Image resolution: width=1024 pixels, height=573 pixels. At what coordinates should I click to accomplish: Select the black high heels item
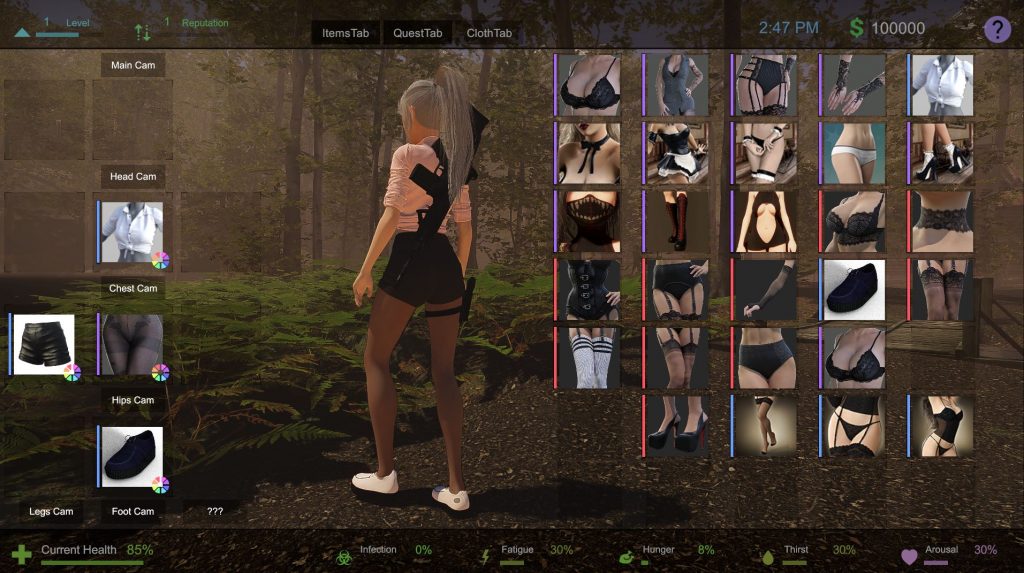(x=676, y=426)
